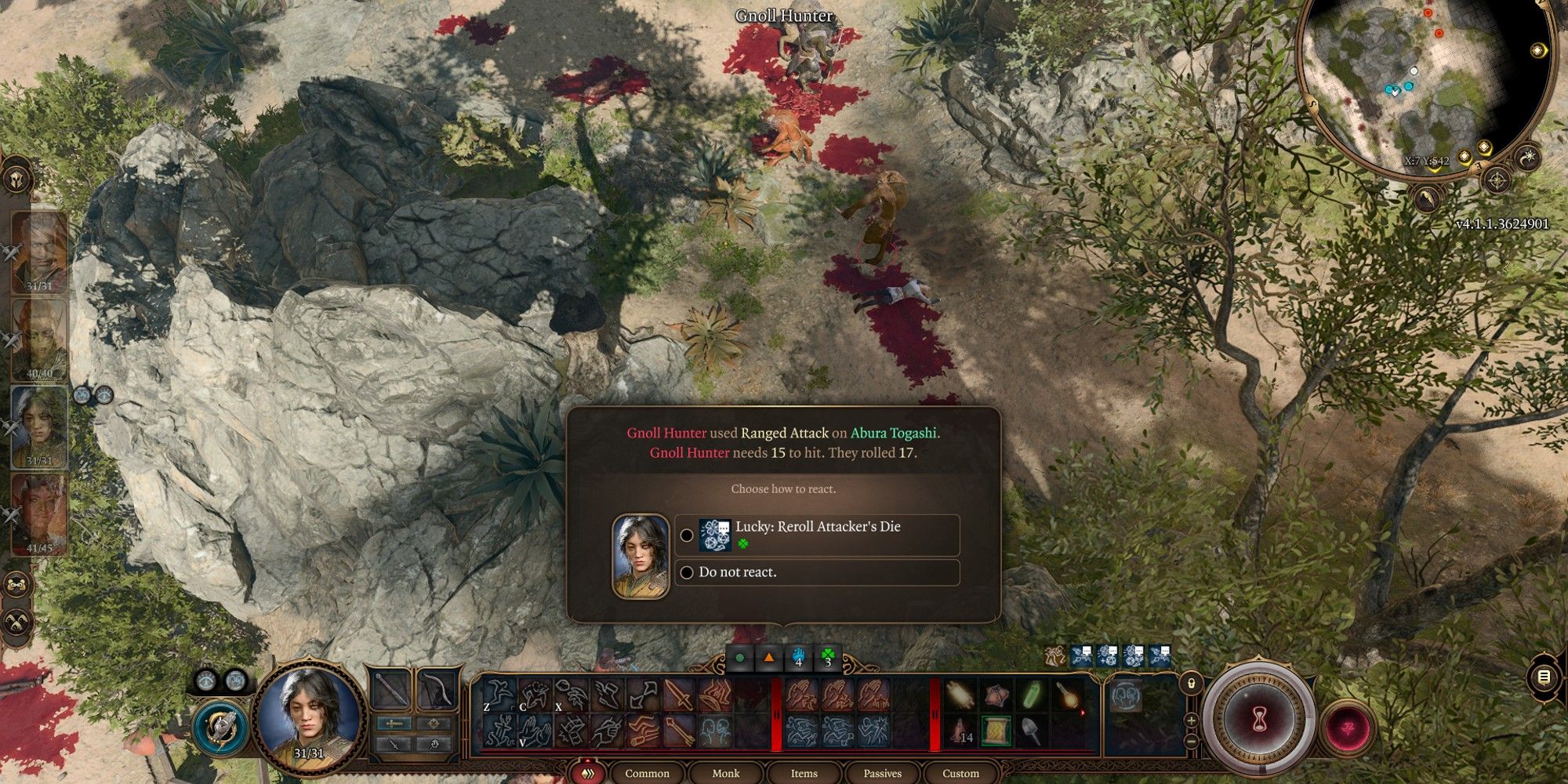Show the Items hotbar tab
Viewport: 1568px width, 784px height.
coord(804,773)
